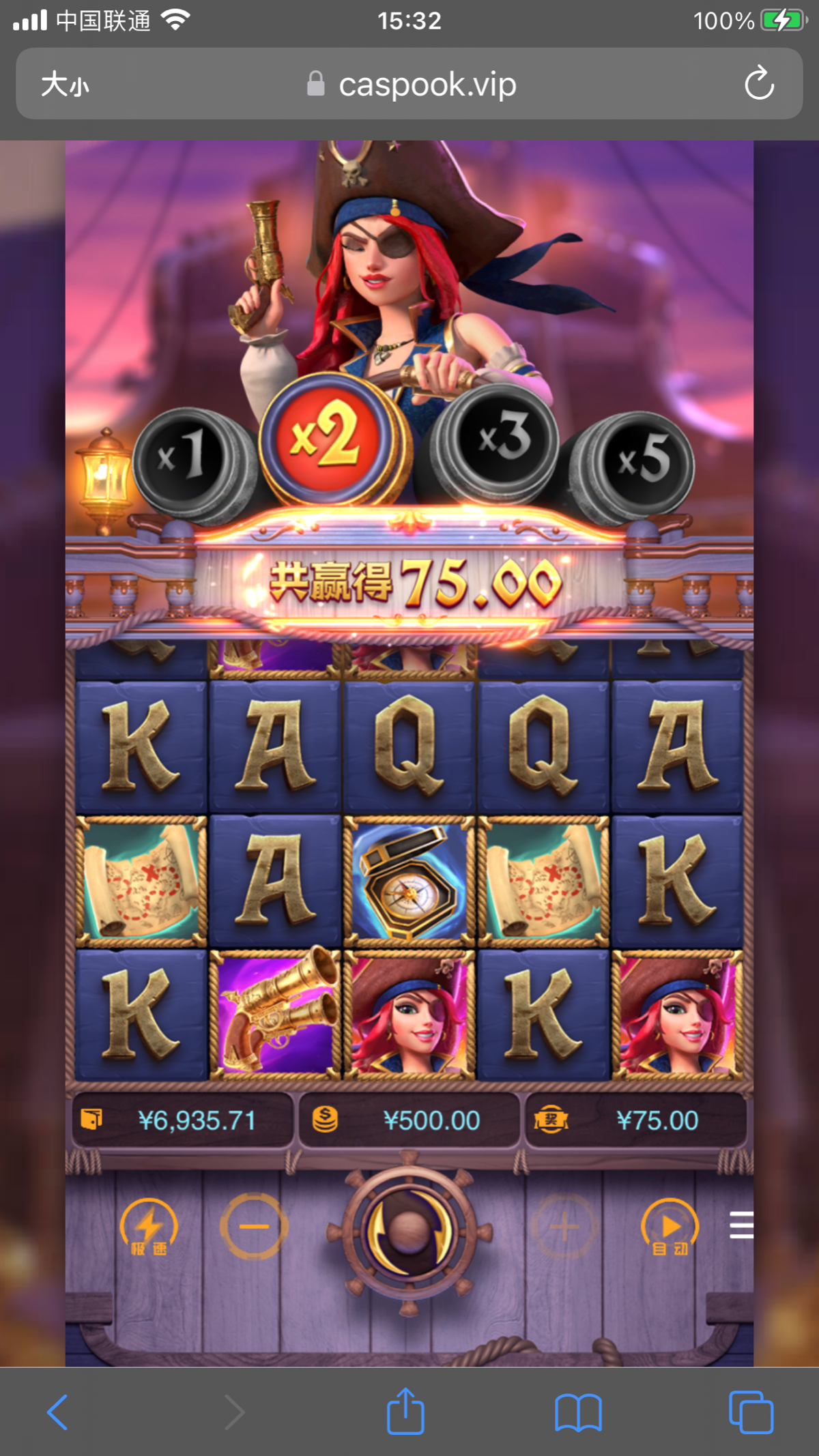Open the win amount prize panel

[635, 1120]
